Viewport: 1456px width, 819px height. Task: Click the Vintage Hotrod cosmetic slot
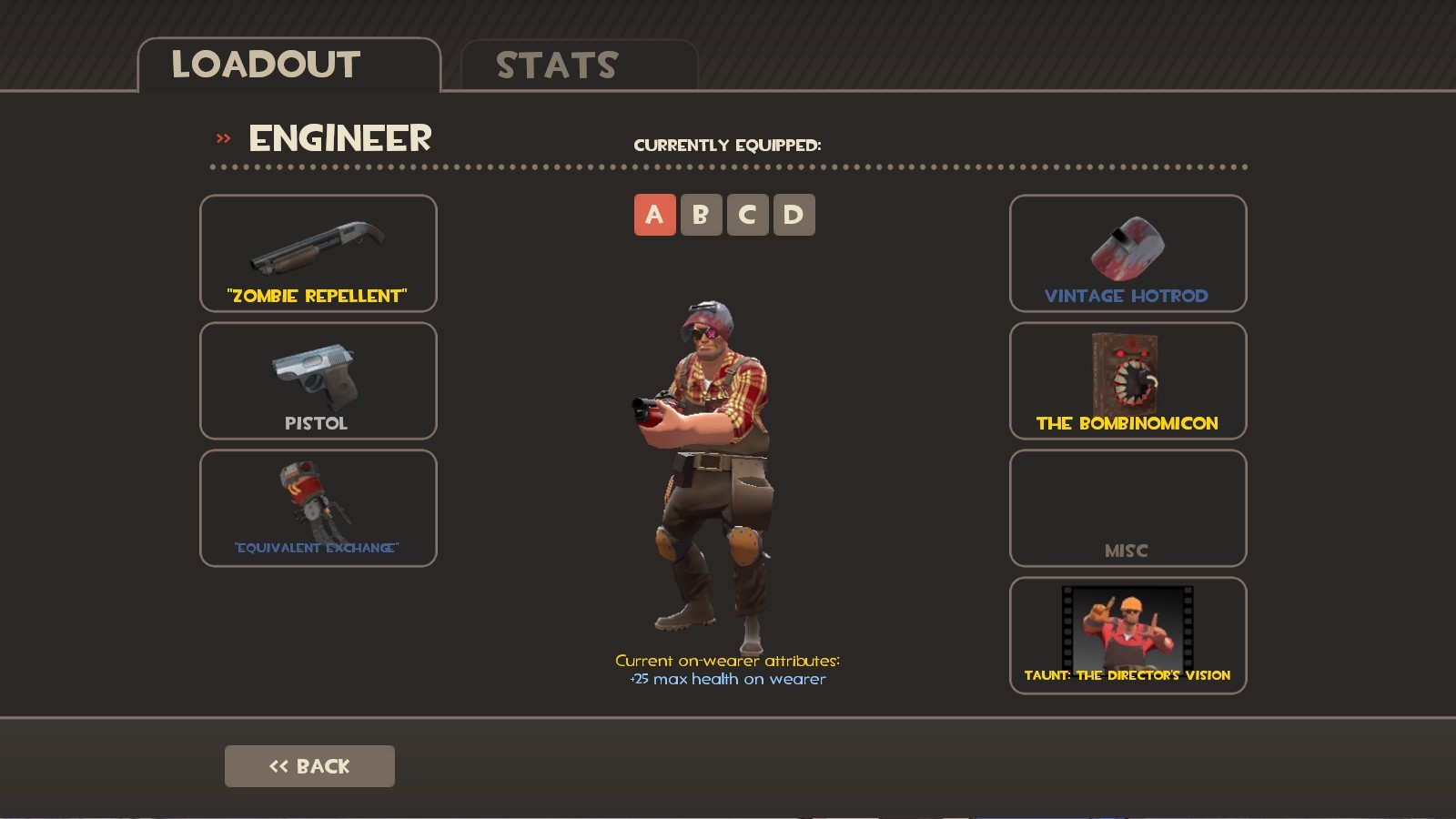click(1127, 255)
